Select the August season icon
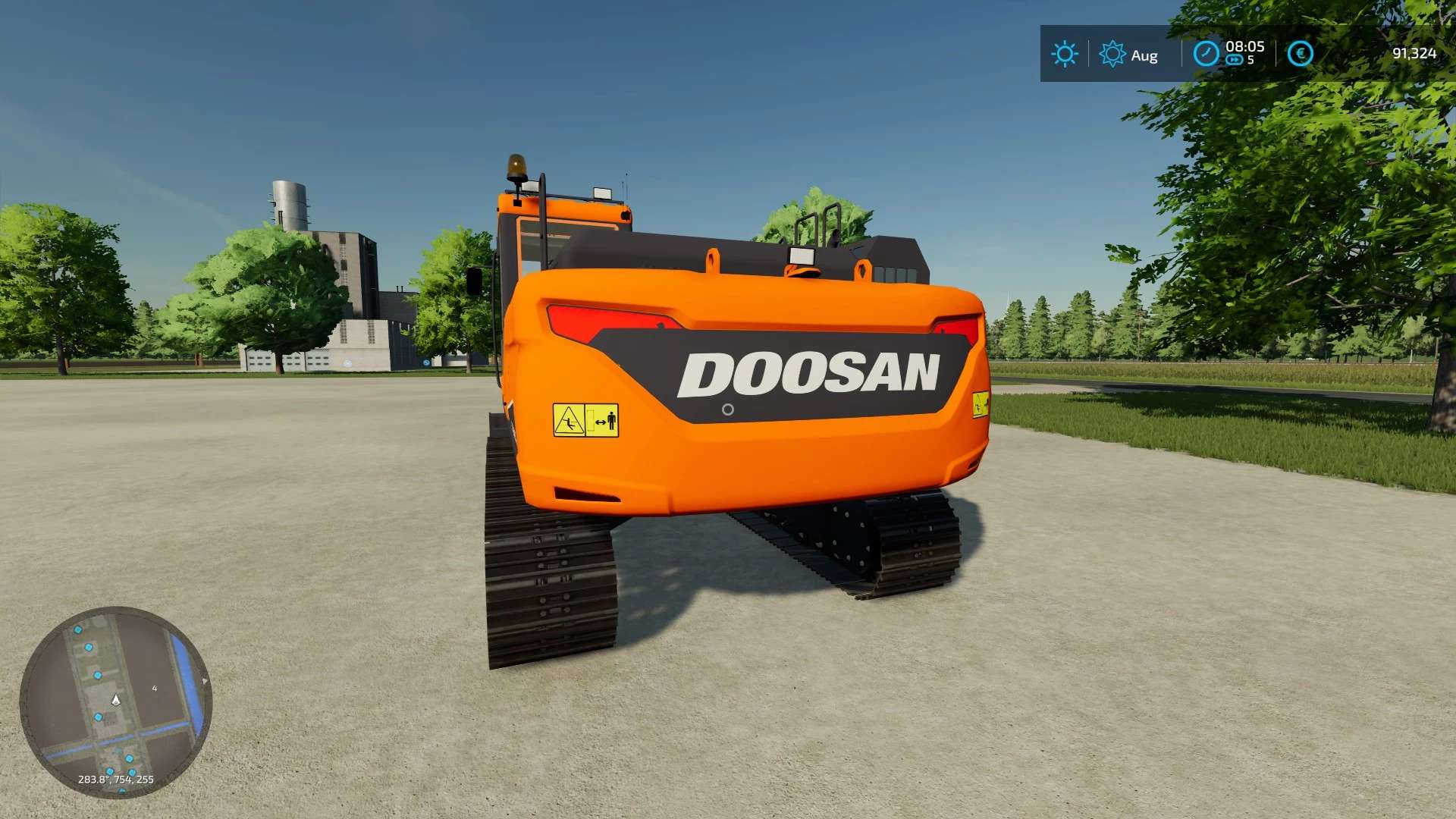Viewport: 1456px width, 819px height. tap(1112, 54)
